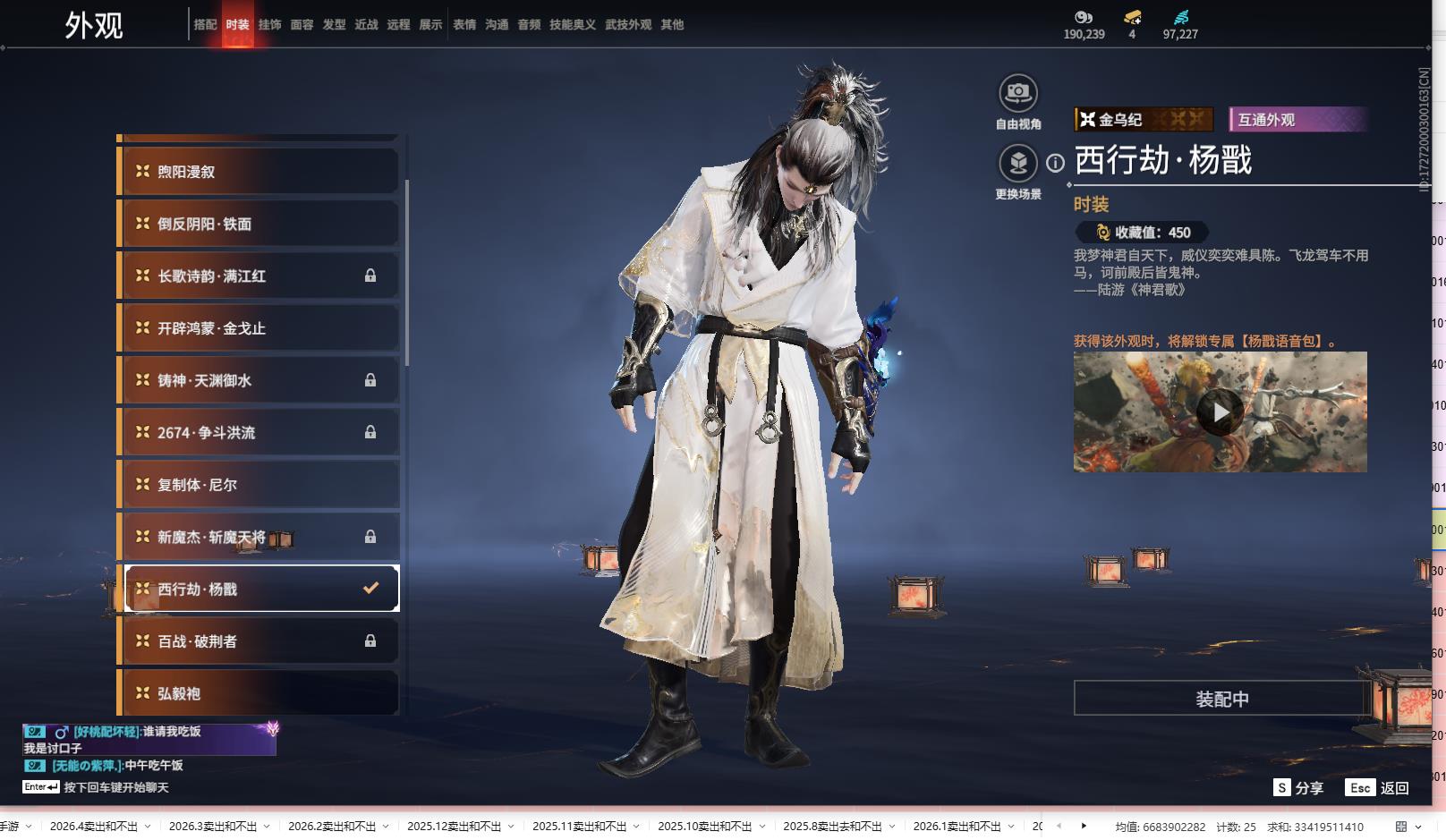Select the 煦阳漫叙 outfit
The image size is (1446, 840).
(x=259, y=171)
